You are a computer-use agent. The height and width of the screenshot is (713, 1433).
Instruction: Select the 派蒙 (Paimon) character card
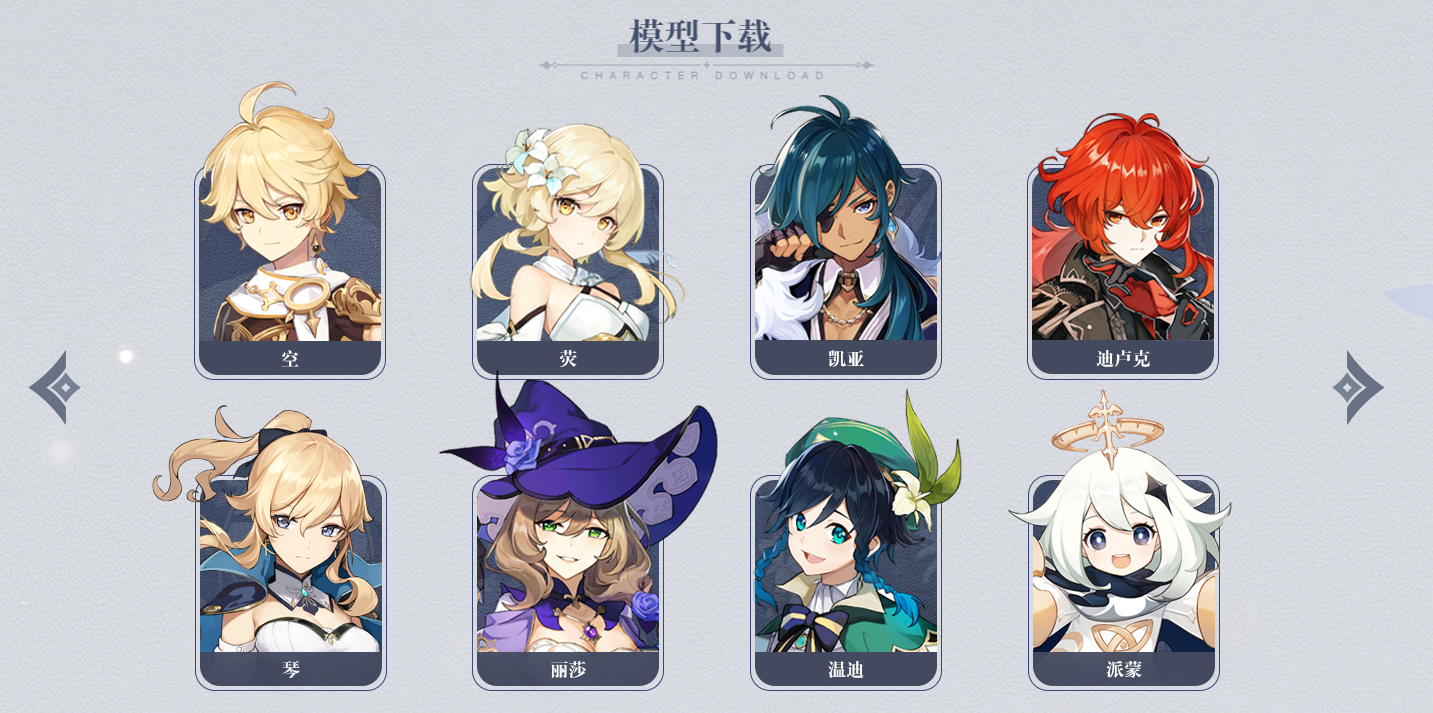[x=1123, y=581]
